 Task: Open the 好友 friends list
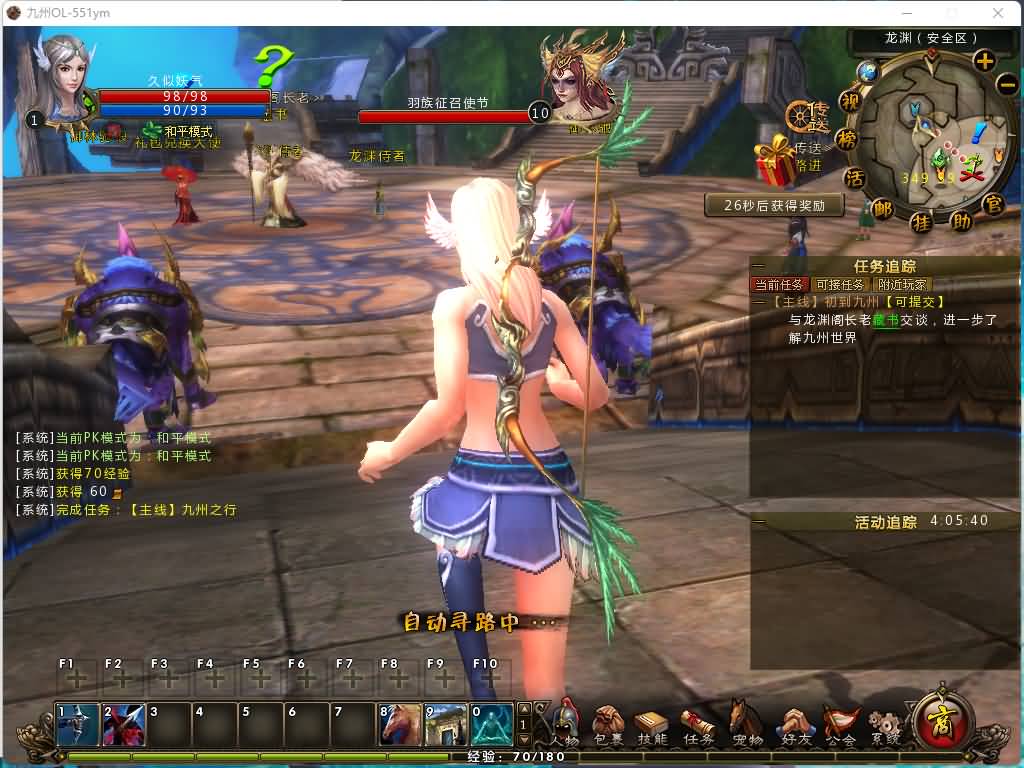(x=795, y=723)
